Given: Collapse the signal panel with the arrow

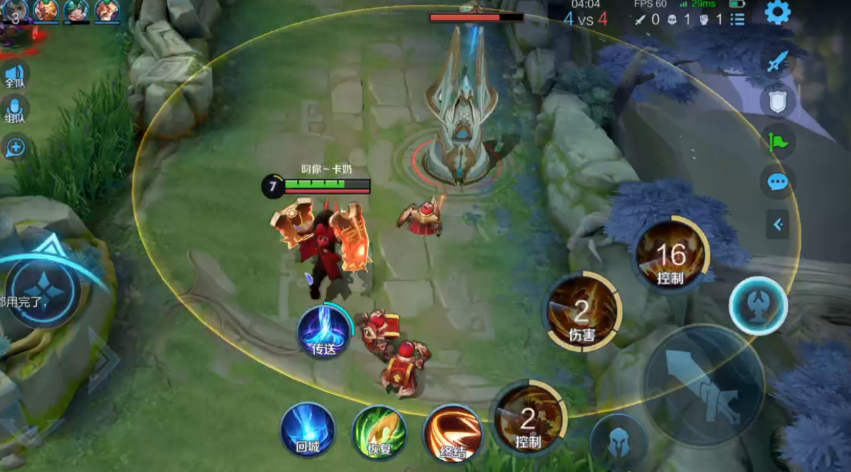Looking at the screenshot, I should coord(777,224).
